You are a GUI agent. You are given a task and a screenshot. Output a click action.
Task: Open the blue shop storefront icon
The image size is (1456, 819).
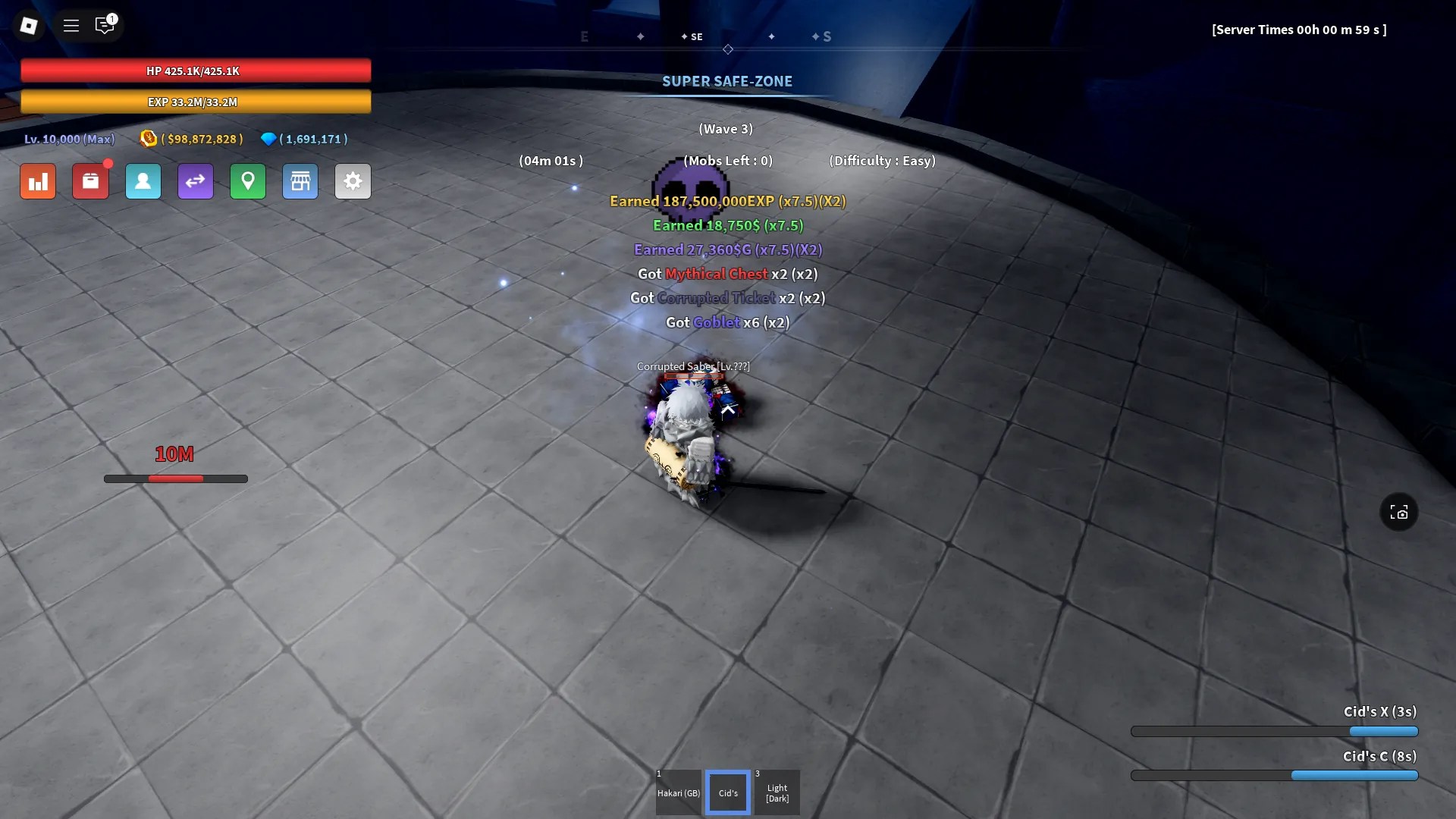300,181
